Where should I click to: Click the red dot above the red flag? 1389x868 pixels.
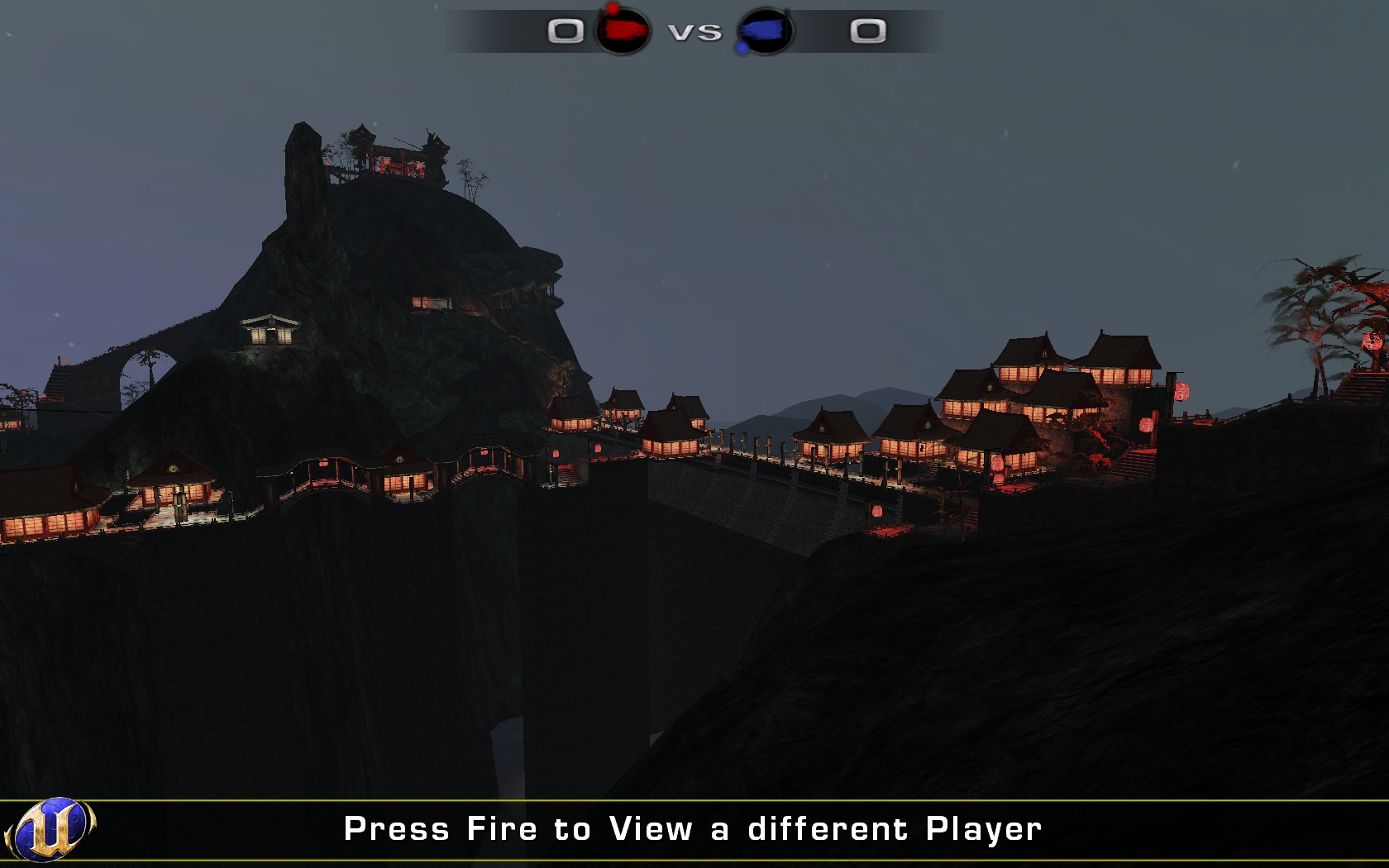coord(613,8)
